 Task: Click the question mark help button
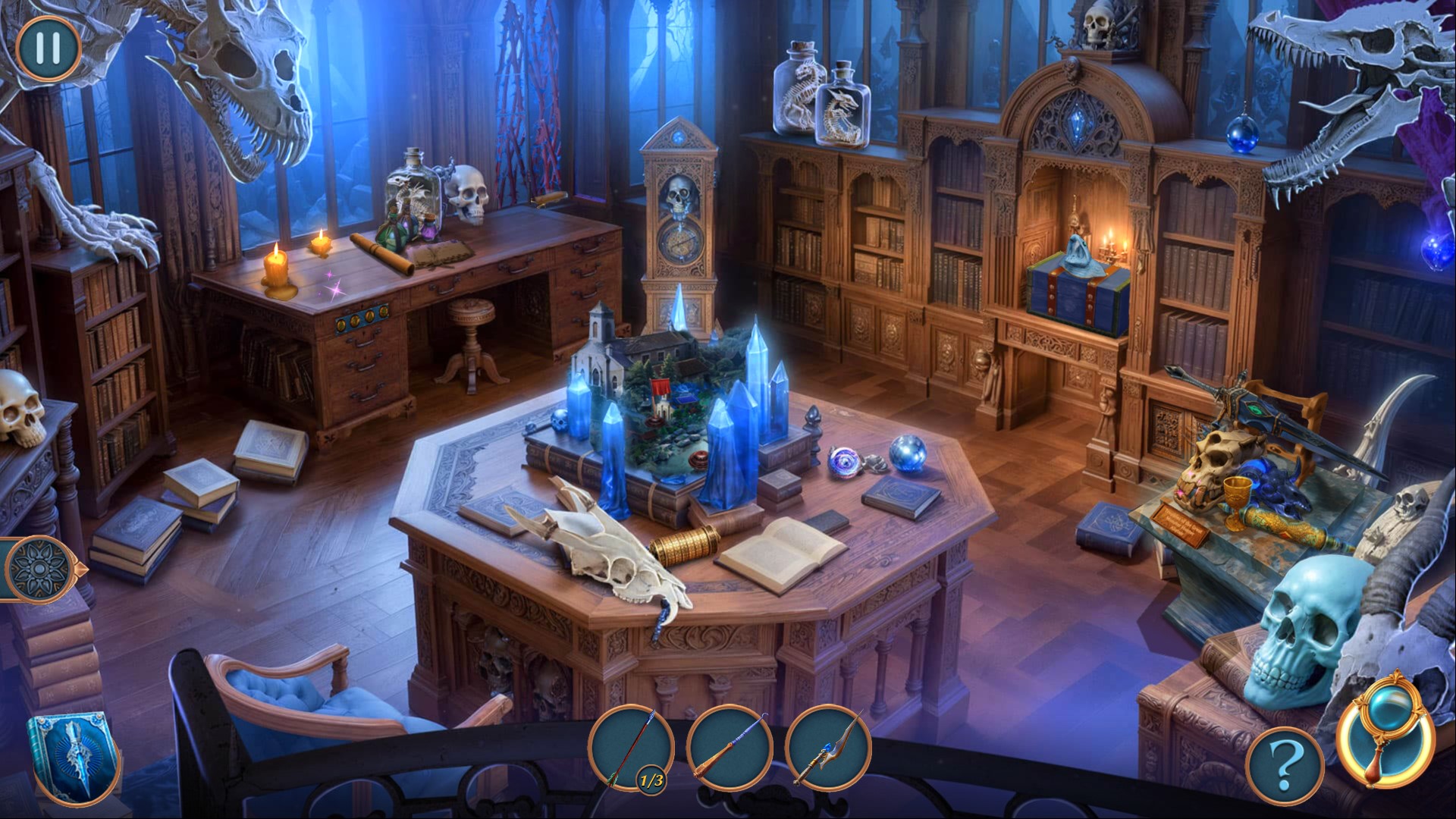[1285, 765]
